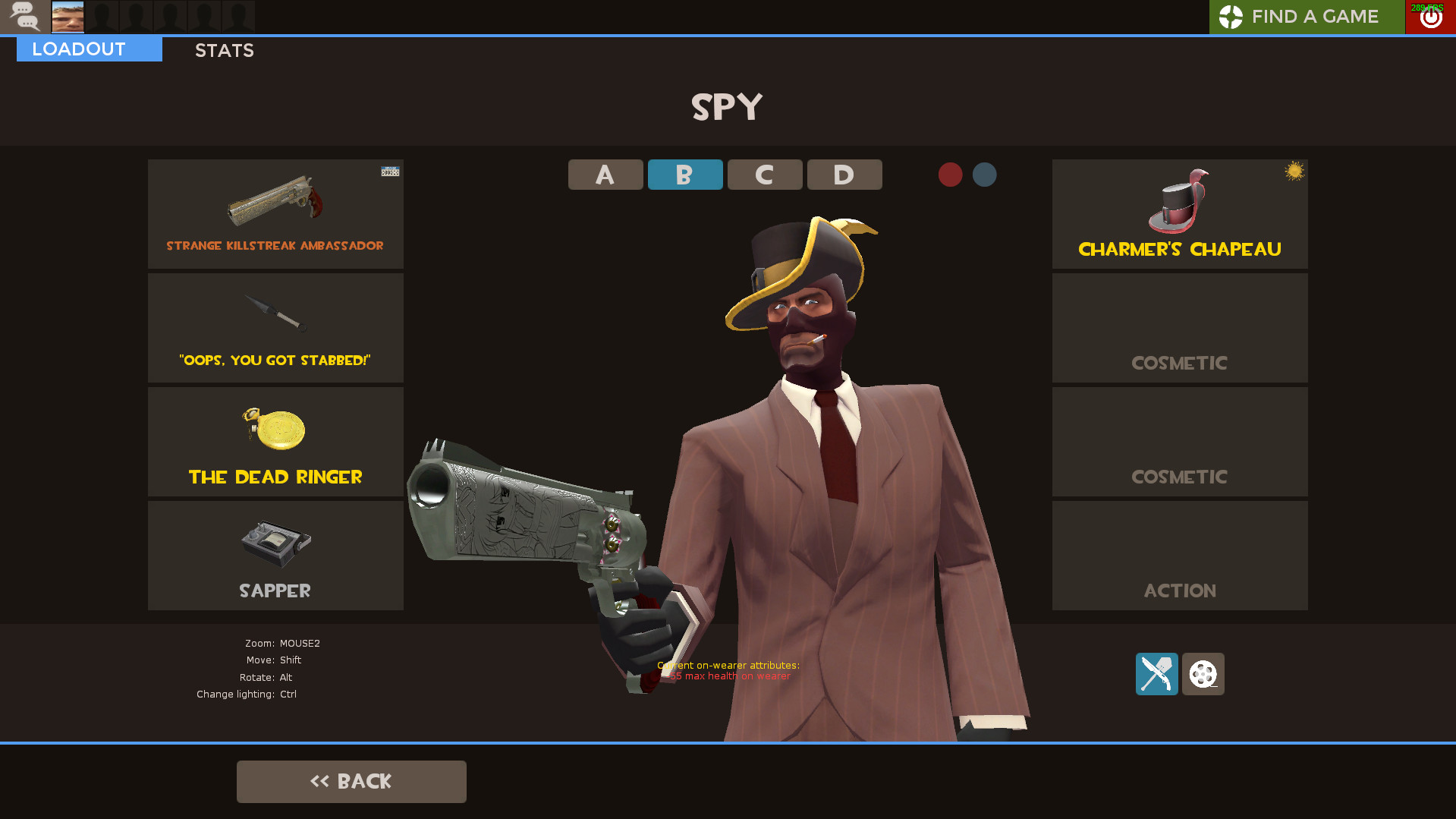1456x819 pixels.
Task: Open the taunts loadout via film reel icon
Action: (1203, 674)
